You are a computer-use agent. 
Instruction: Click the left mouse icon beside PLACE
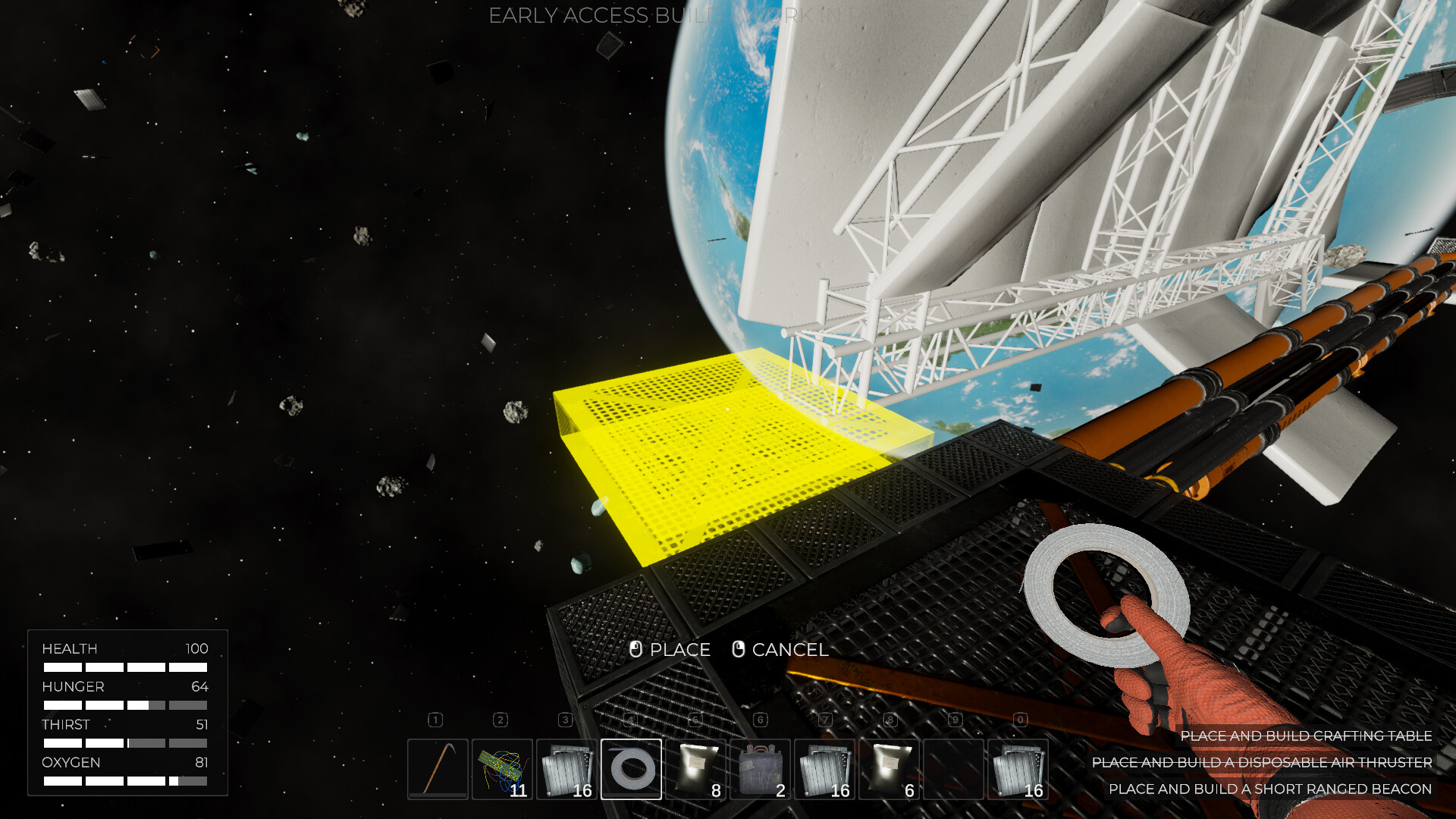pos(635,650)
